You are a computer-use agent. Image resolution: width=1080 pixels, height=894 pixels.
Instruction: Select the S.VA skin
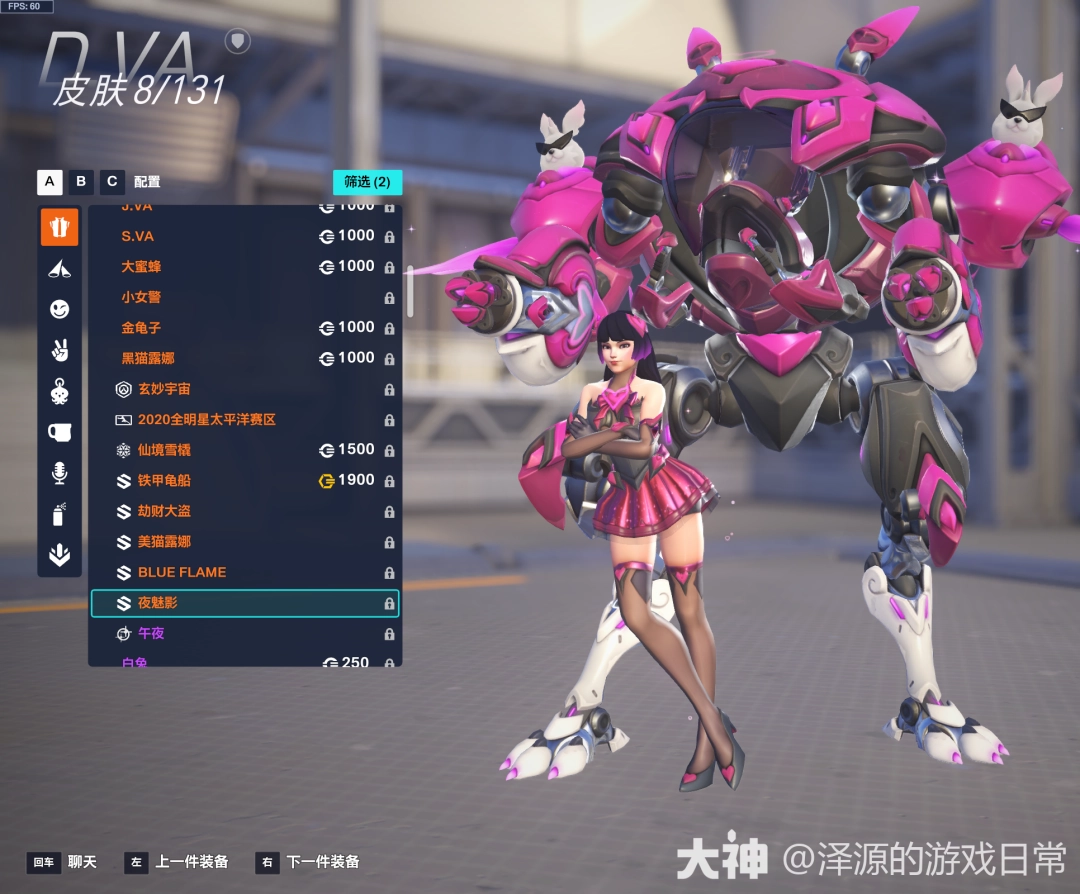point(244,236)
